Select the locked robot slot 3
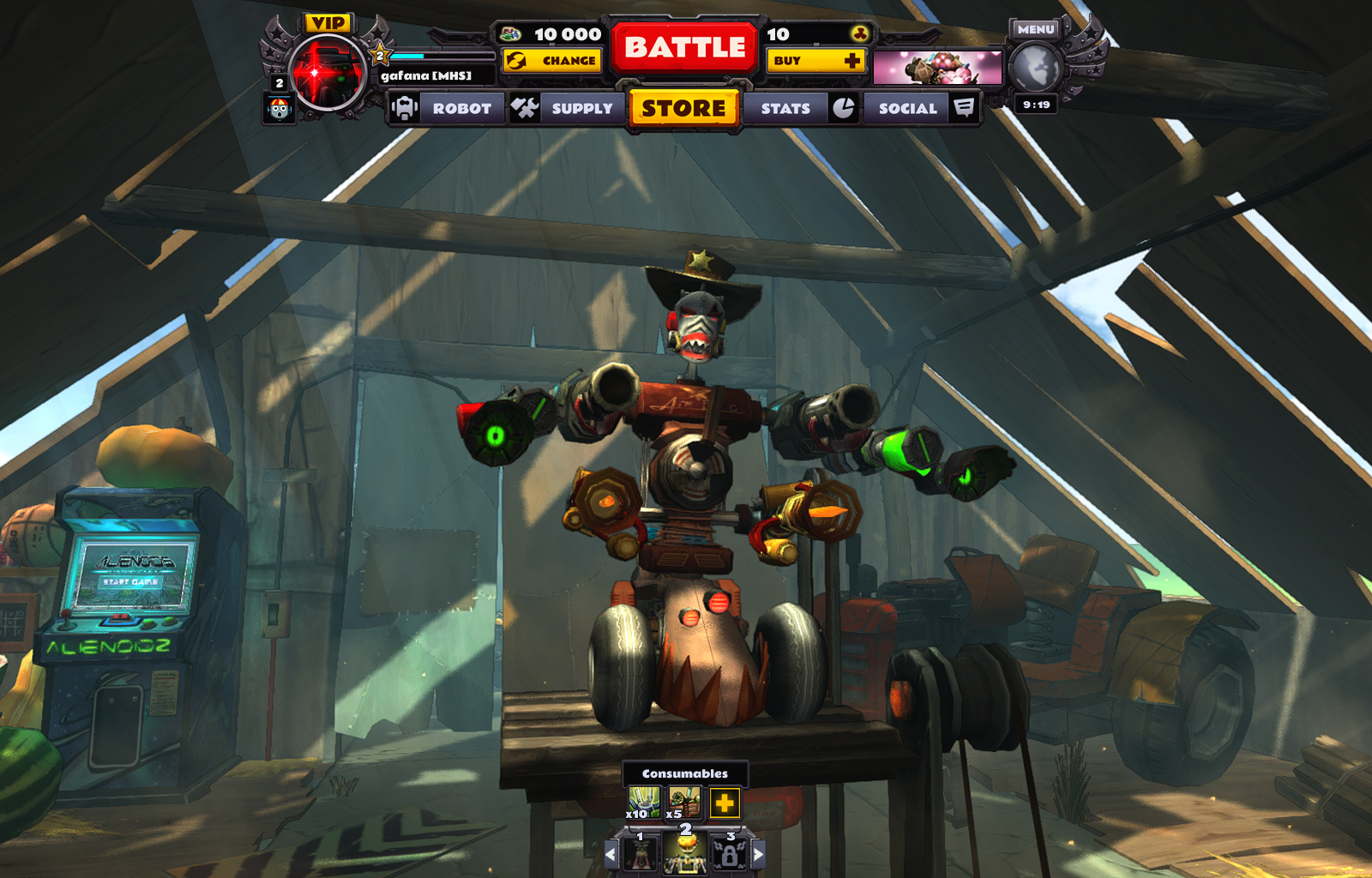This screenshot has width=1372, height=878. coord(729,852)
